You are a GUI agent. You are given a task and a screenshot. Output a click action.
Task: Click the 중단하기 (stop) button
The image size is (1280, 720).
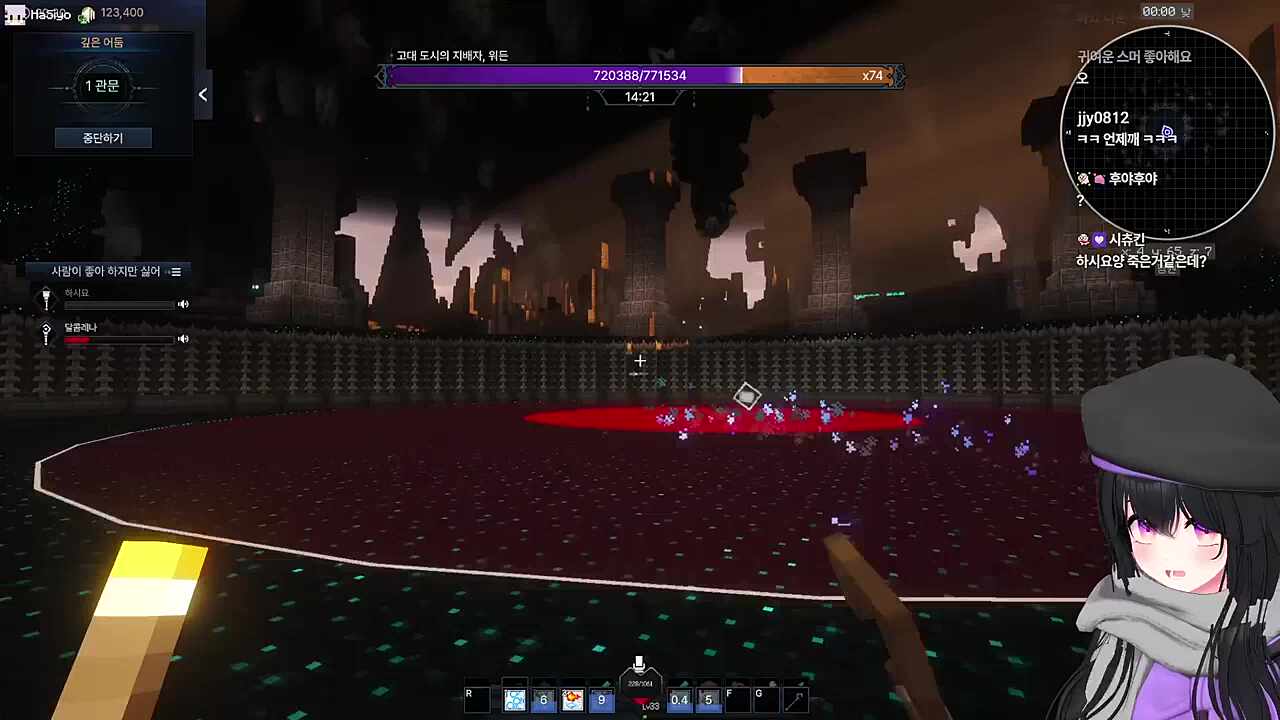pos(103,138)
